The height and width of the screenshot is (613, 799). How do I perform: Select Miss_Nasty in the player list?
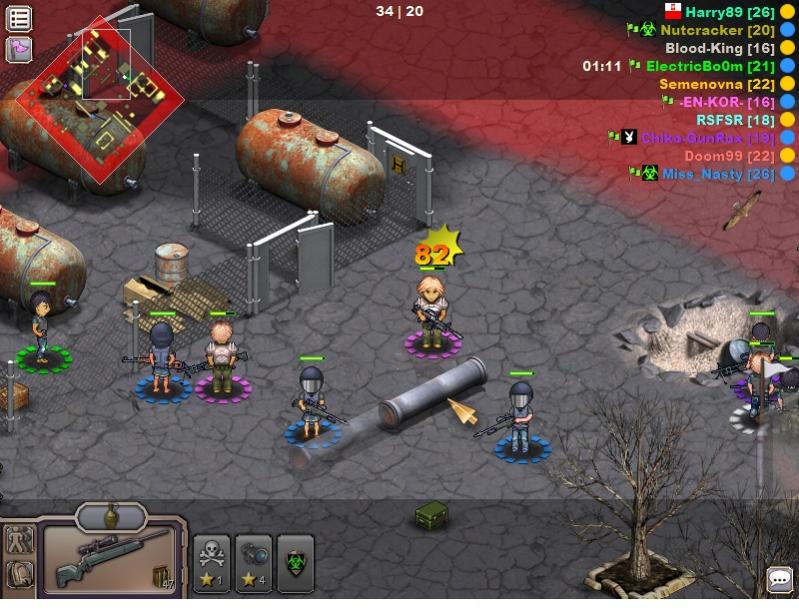(717, 174)
